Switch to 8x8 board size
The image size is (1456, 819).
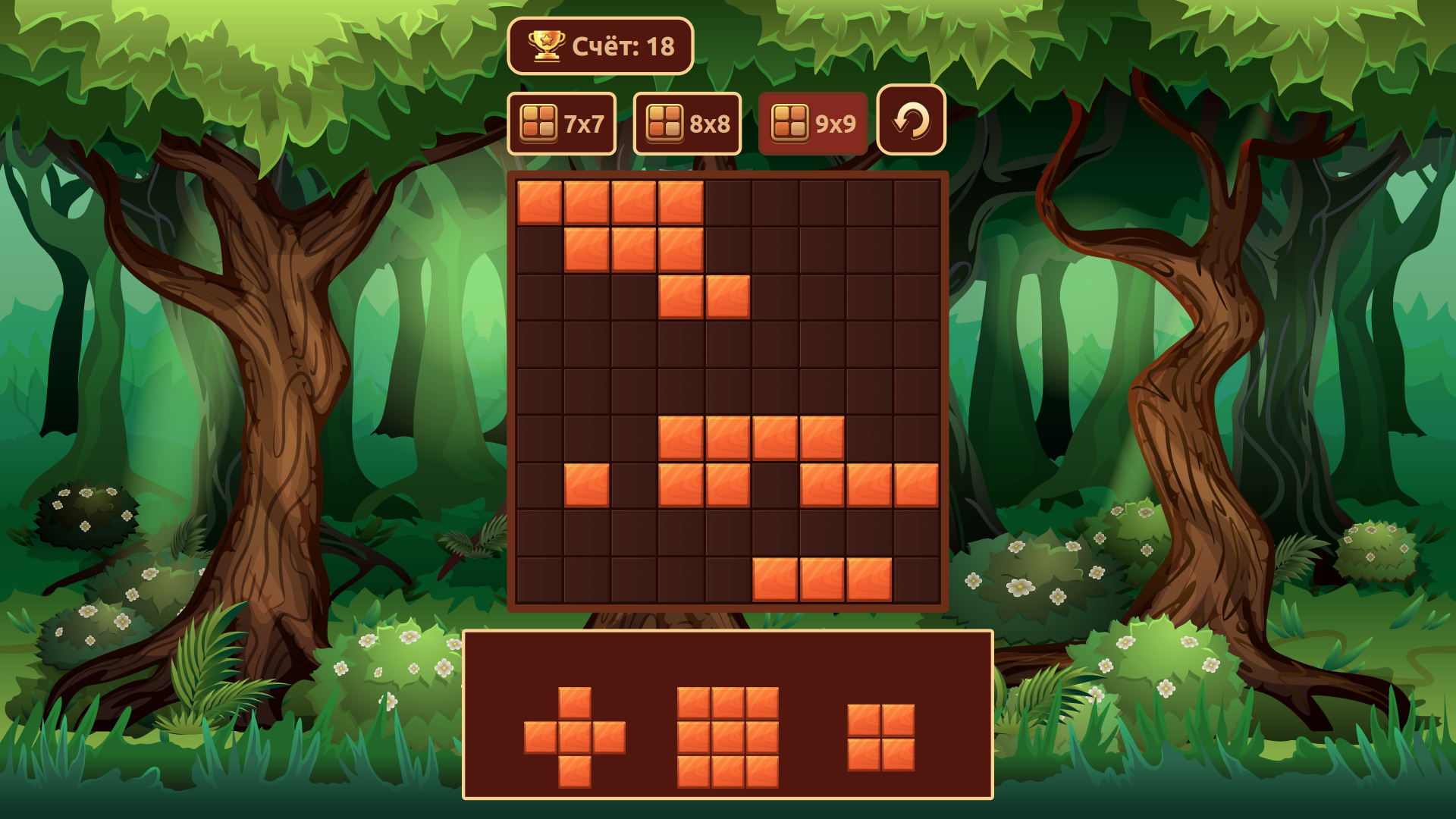[x=687, y=121]
